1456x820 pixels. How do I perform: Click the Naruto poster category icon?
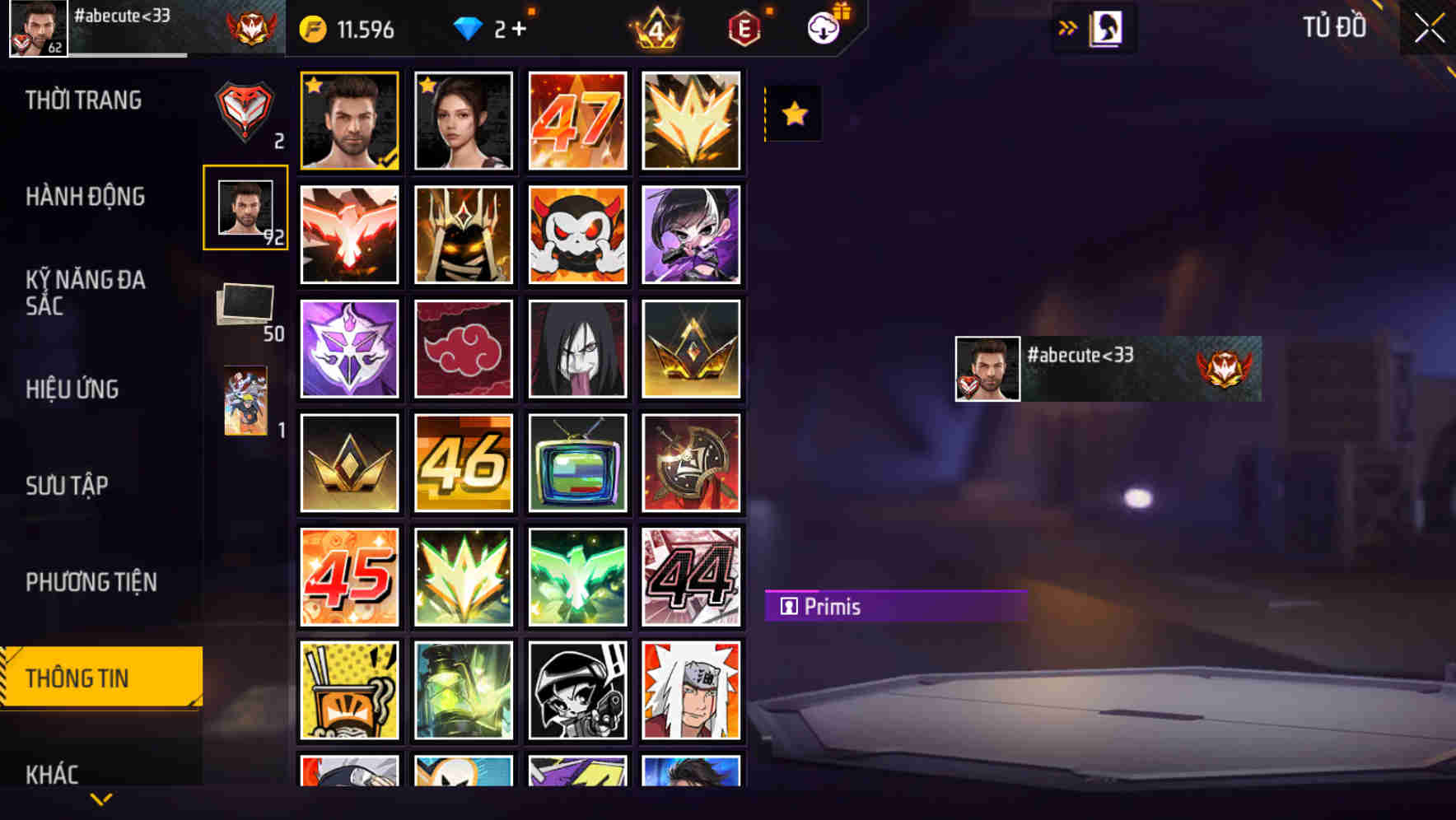click(245, 401)
